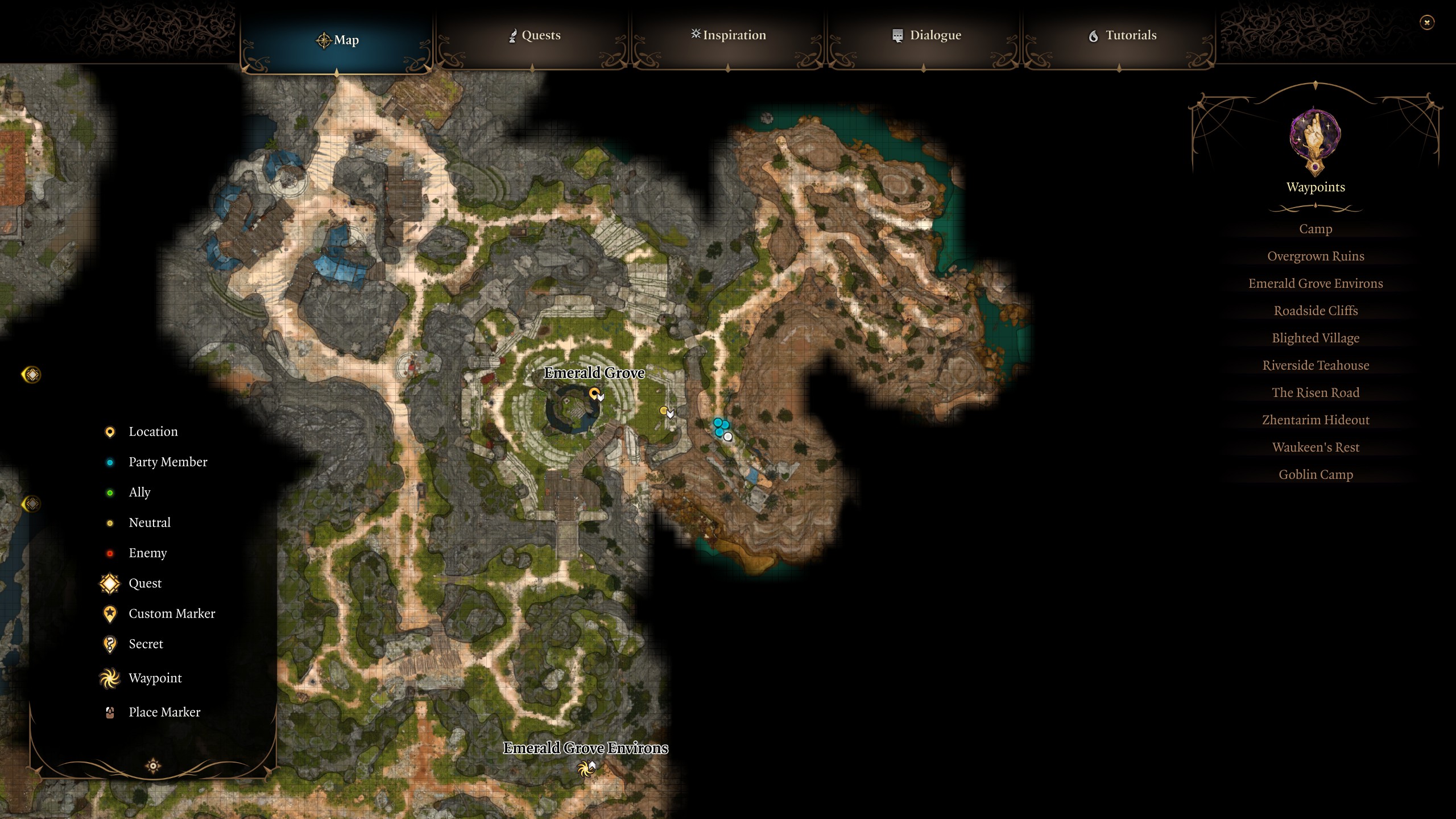Close the map screen with the X button
This screenshot has width=1456, height=819.
pyautogui.click(x=1428, y=22)
